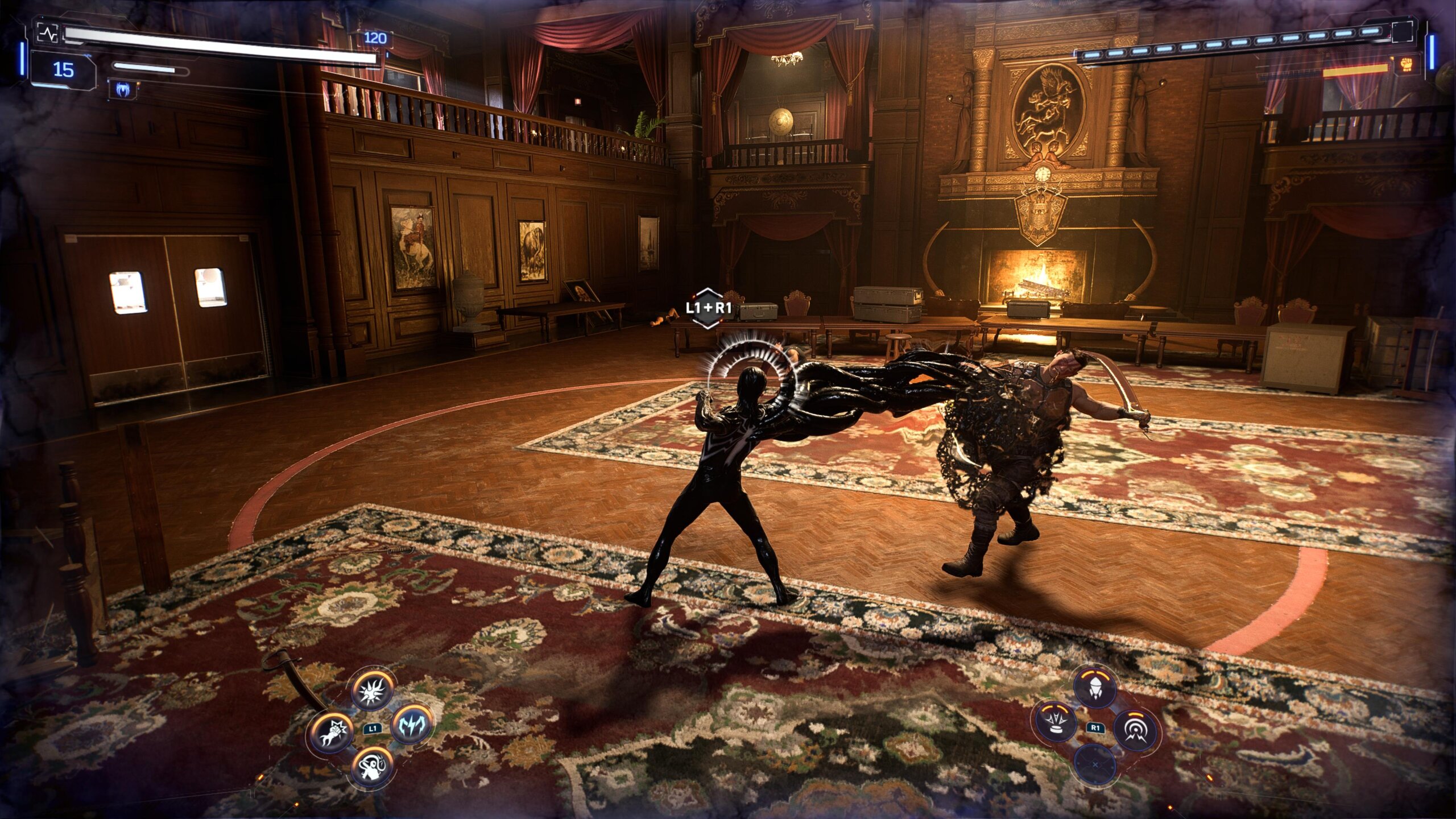Click the heartbeat monitor health icon
This screenshot has height=819, width=1456.
coord(47,33)
